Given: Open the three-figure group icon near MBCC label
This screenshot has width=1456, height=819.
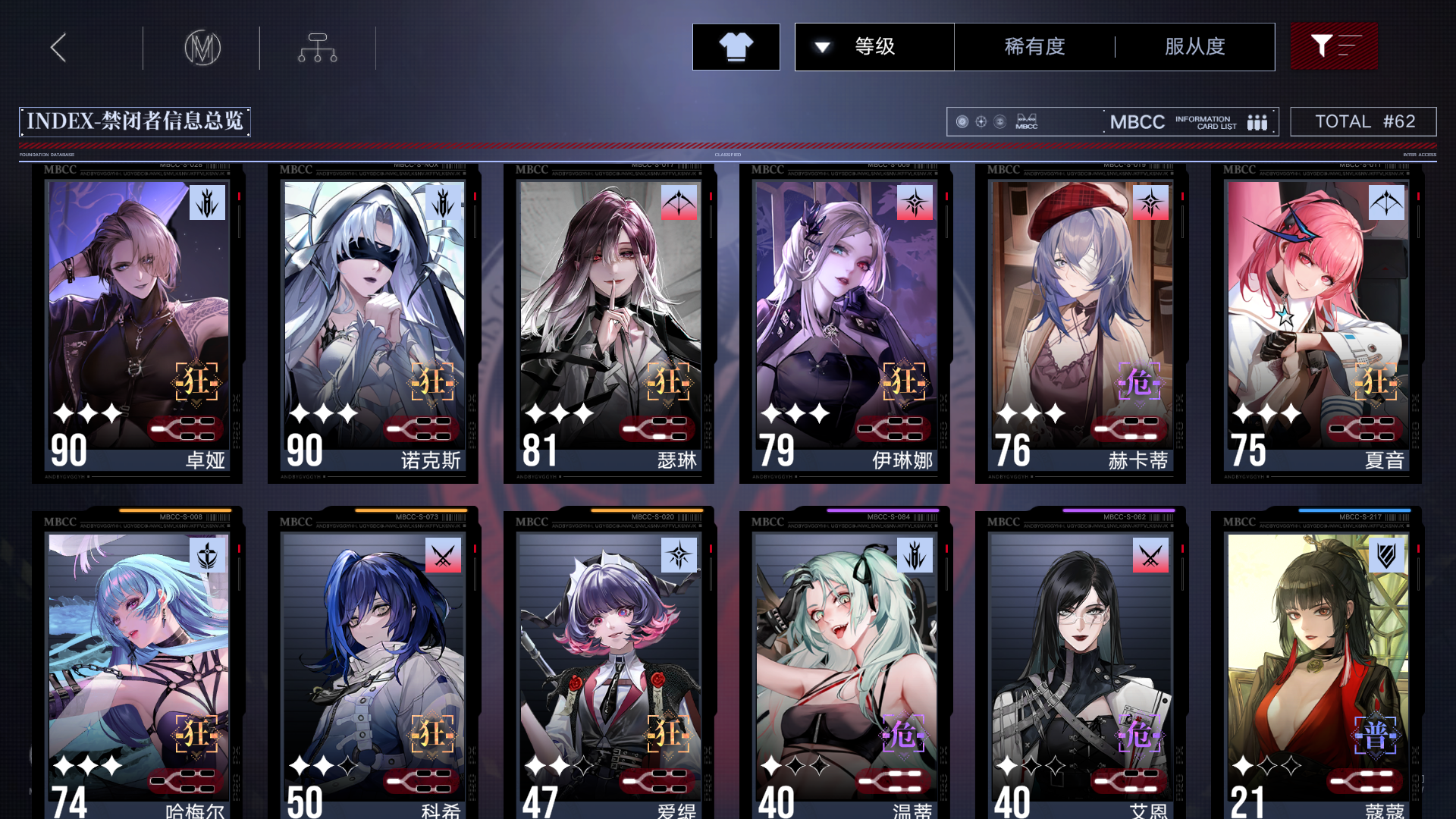Looking at the screenshot, I should pyautogui.click(x=1257, y=121).
